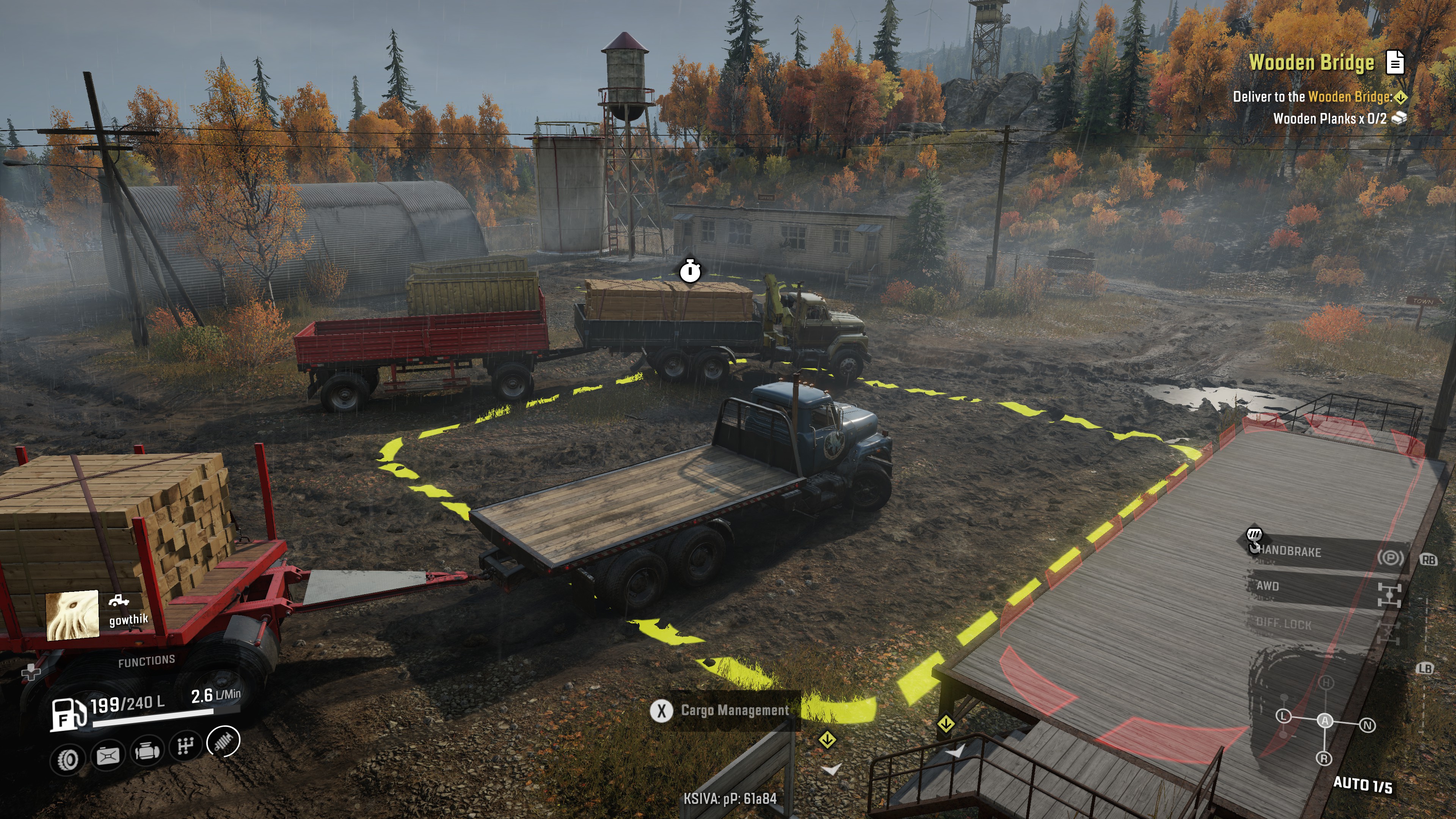
Task: Click the suspension damage status icon
Action: click(224, 741)
